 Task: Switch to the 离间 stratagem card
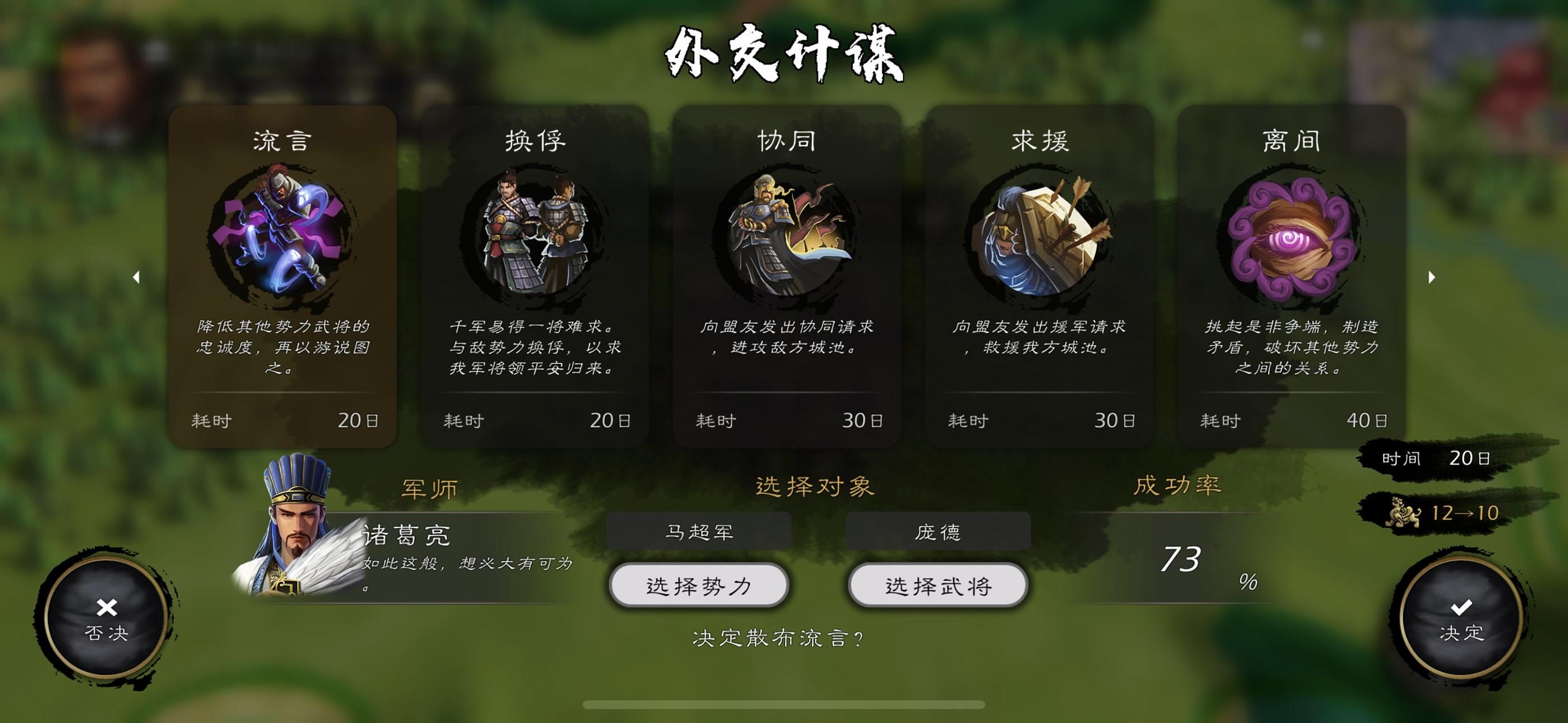pos(1293,274)
